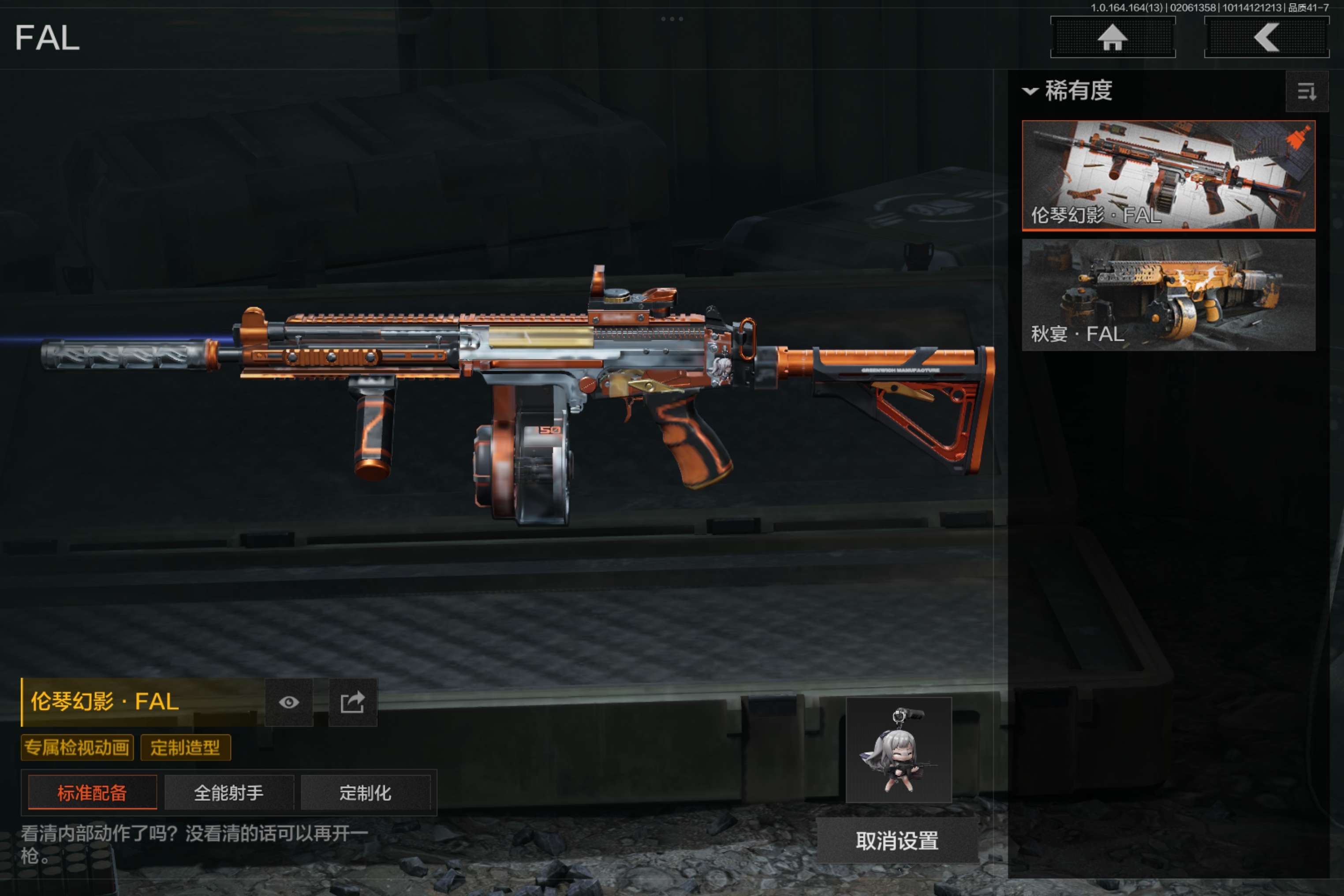Go back with the arrow button
The height and width of the screenshot is (896, 1344).
[x=1266, y=38]
